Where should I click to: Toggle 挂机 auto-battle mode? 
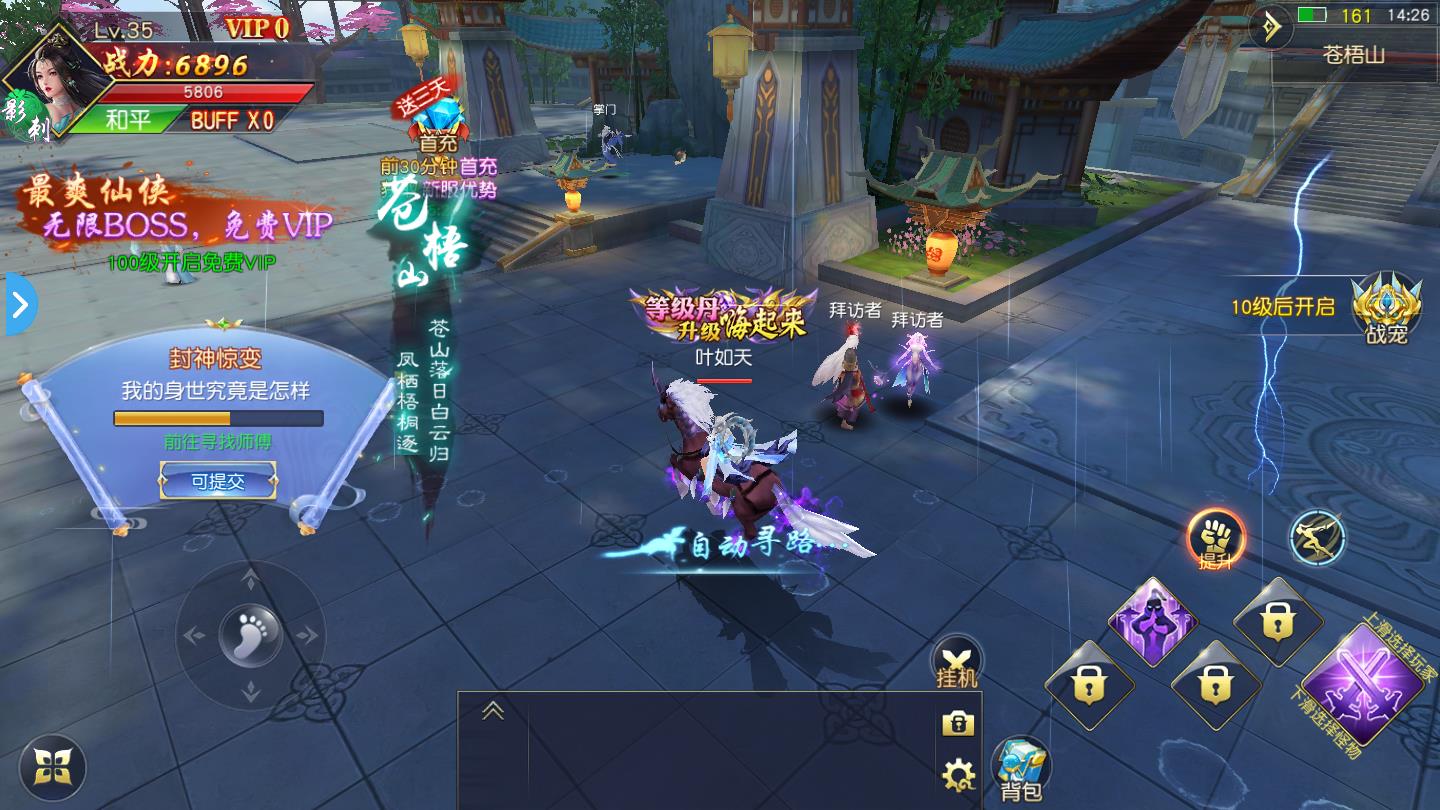point(957,662)
